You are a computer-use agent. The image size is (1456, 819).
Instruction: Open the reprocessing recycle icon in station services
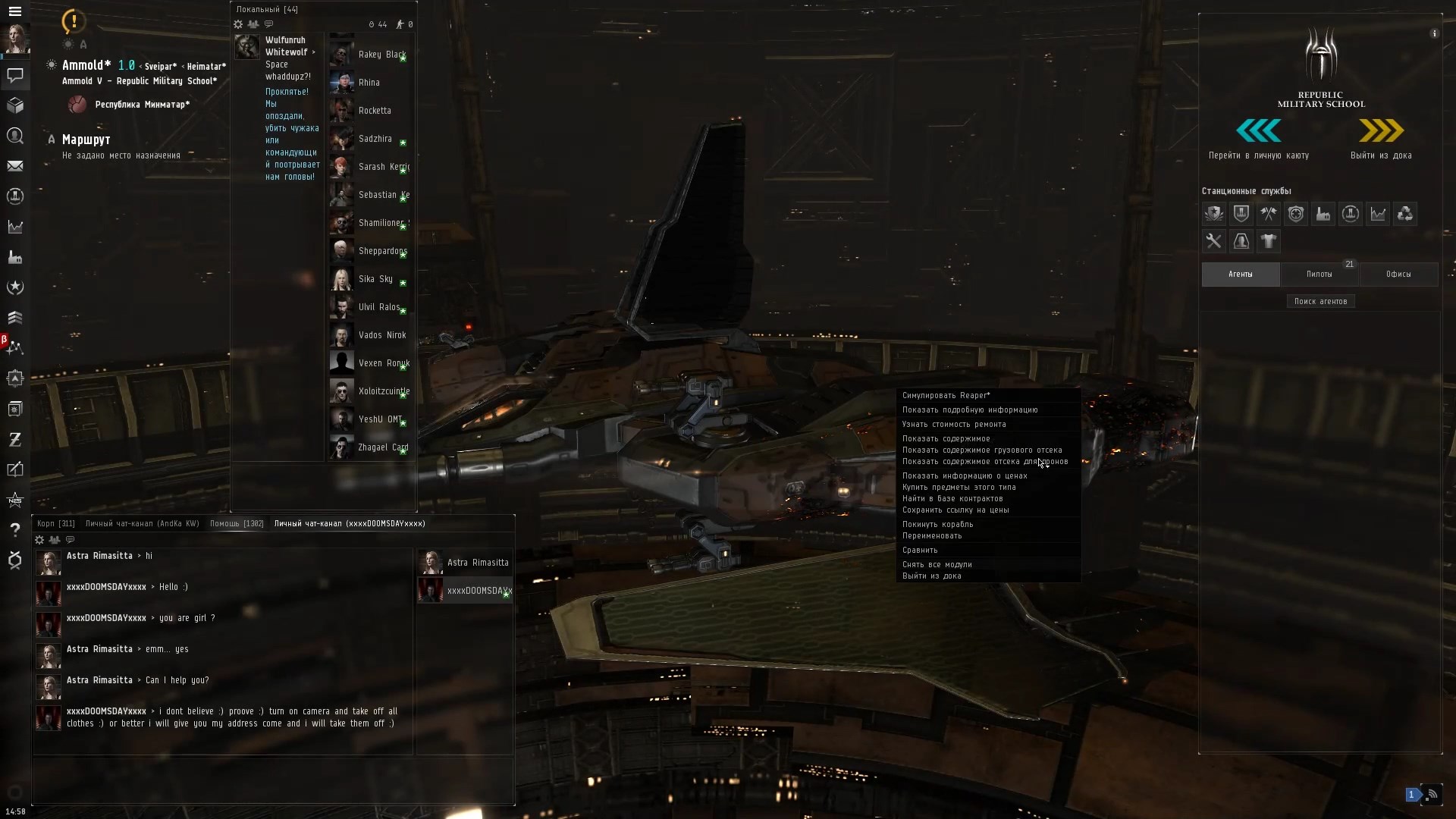(x=1405, y=213)
